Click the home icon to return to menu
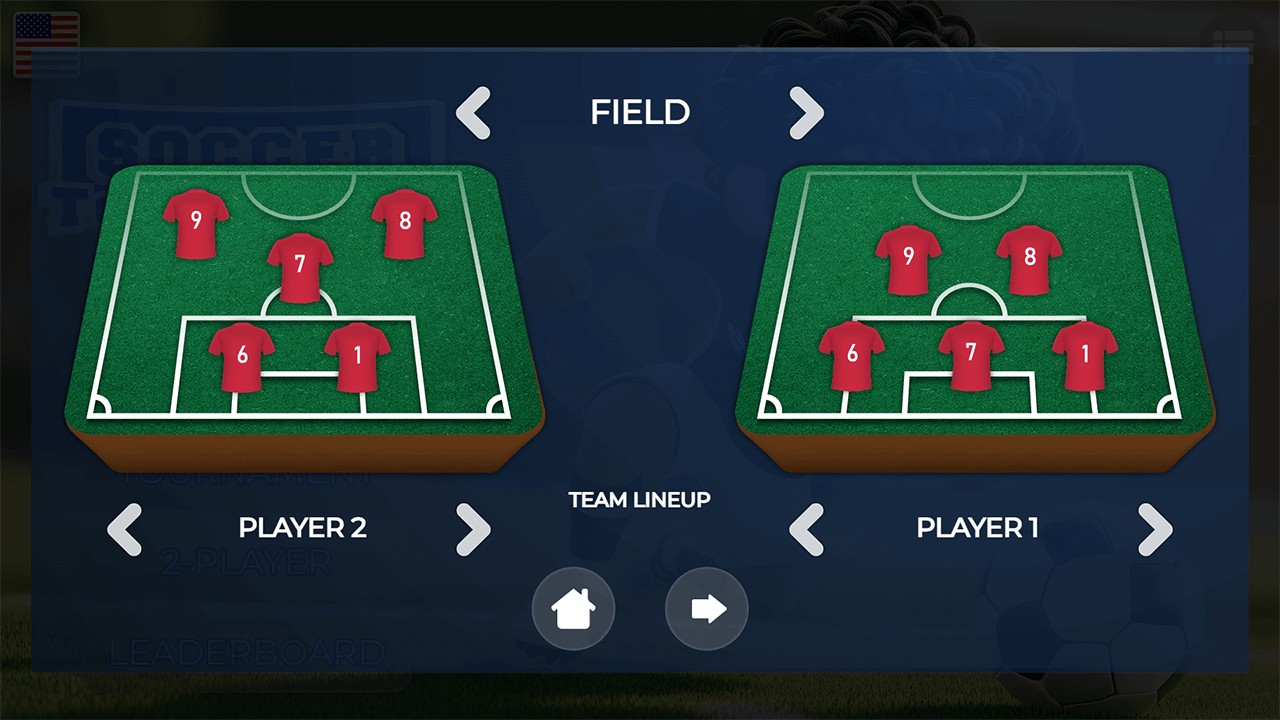The width and height of the screenshot is (1280, 720). 573,609
